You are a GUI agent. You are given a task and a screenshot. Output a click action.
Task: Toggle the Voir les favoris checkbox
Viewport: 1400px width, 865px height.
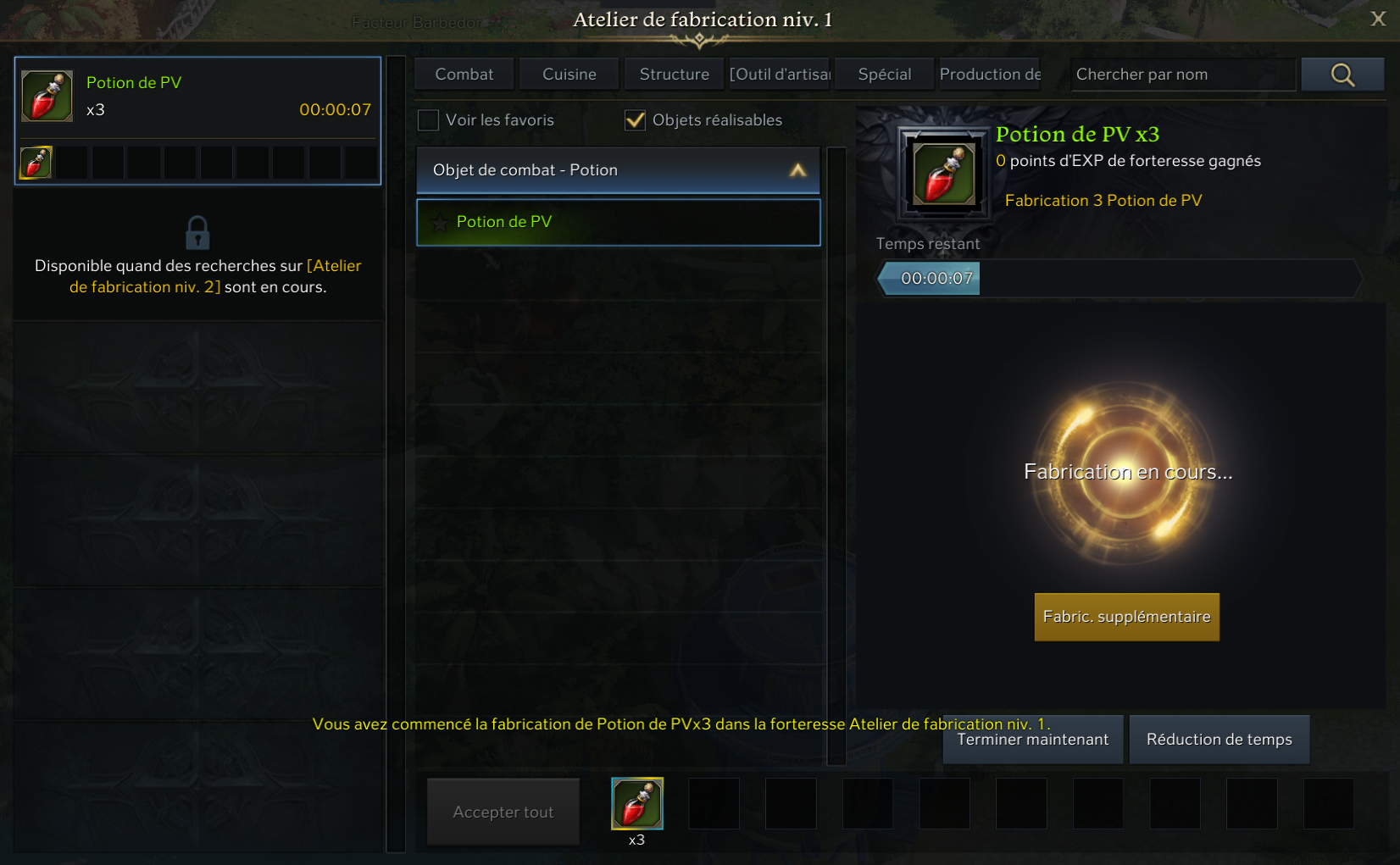[x=429, y=120]
